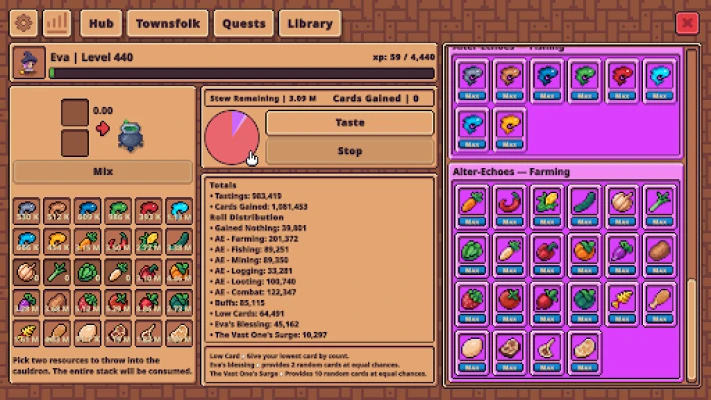Stop the stew tasting
711x400 pixels.
(x=350, y=152)
